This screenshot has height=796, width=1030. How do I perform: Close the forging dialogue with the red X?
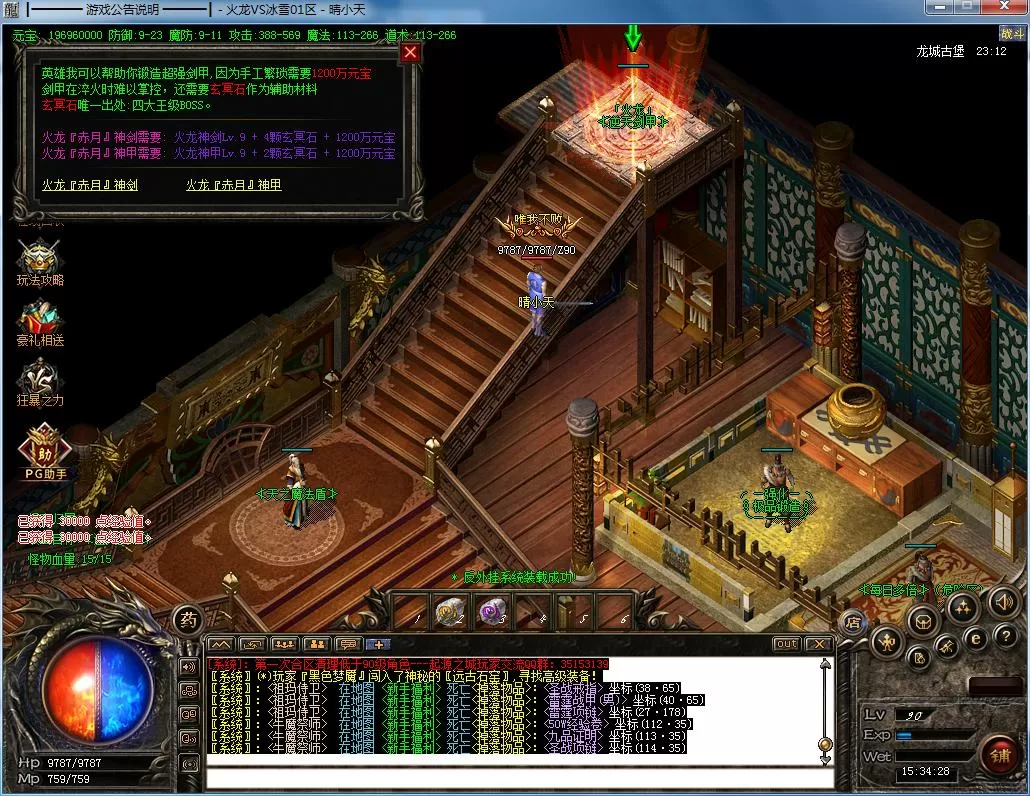click(410, 53)
